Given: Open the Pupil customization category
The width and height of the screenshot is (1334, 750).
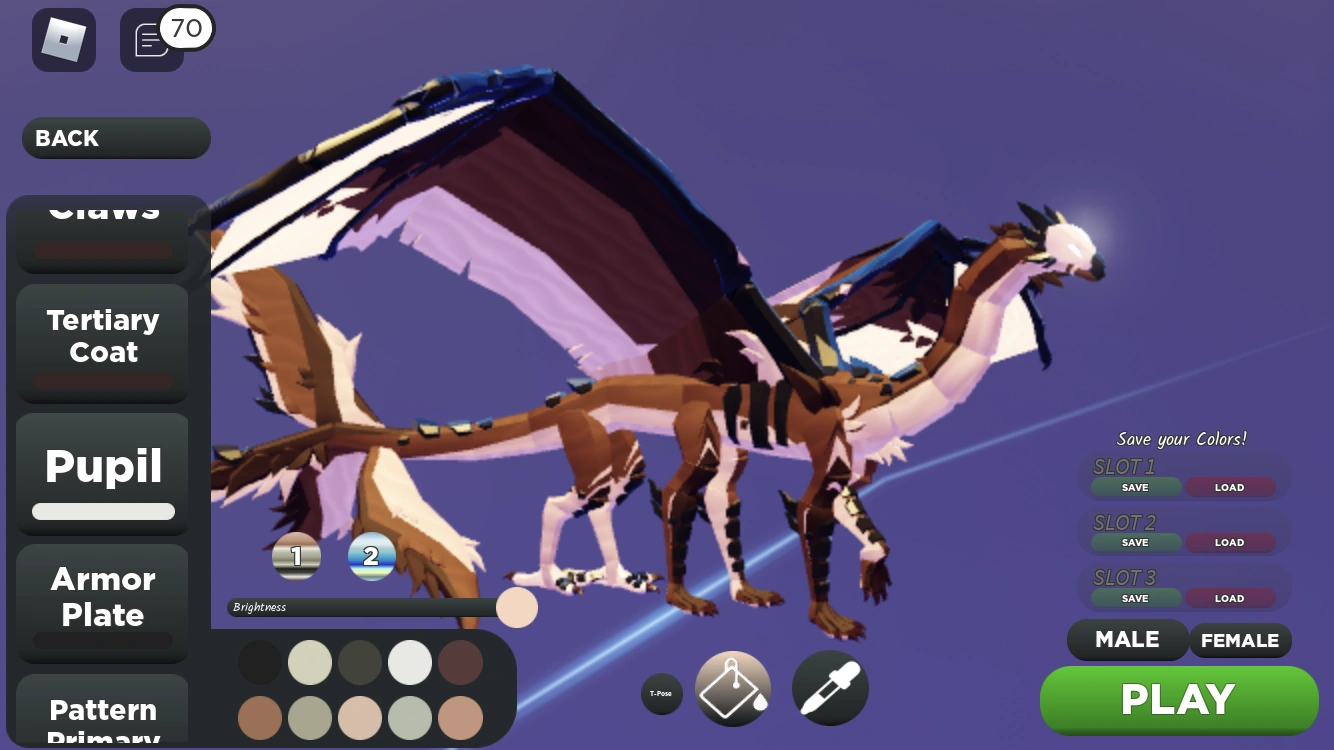Looking at the screenshot, I should pyautogui.click(x=102, y=466).
